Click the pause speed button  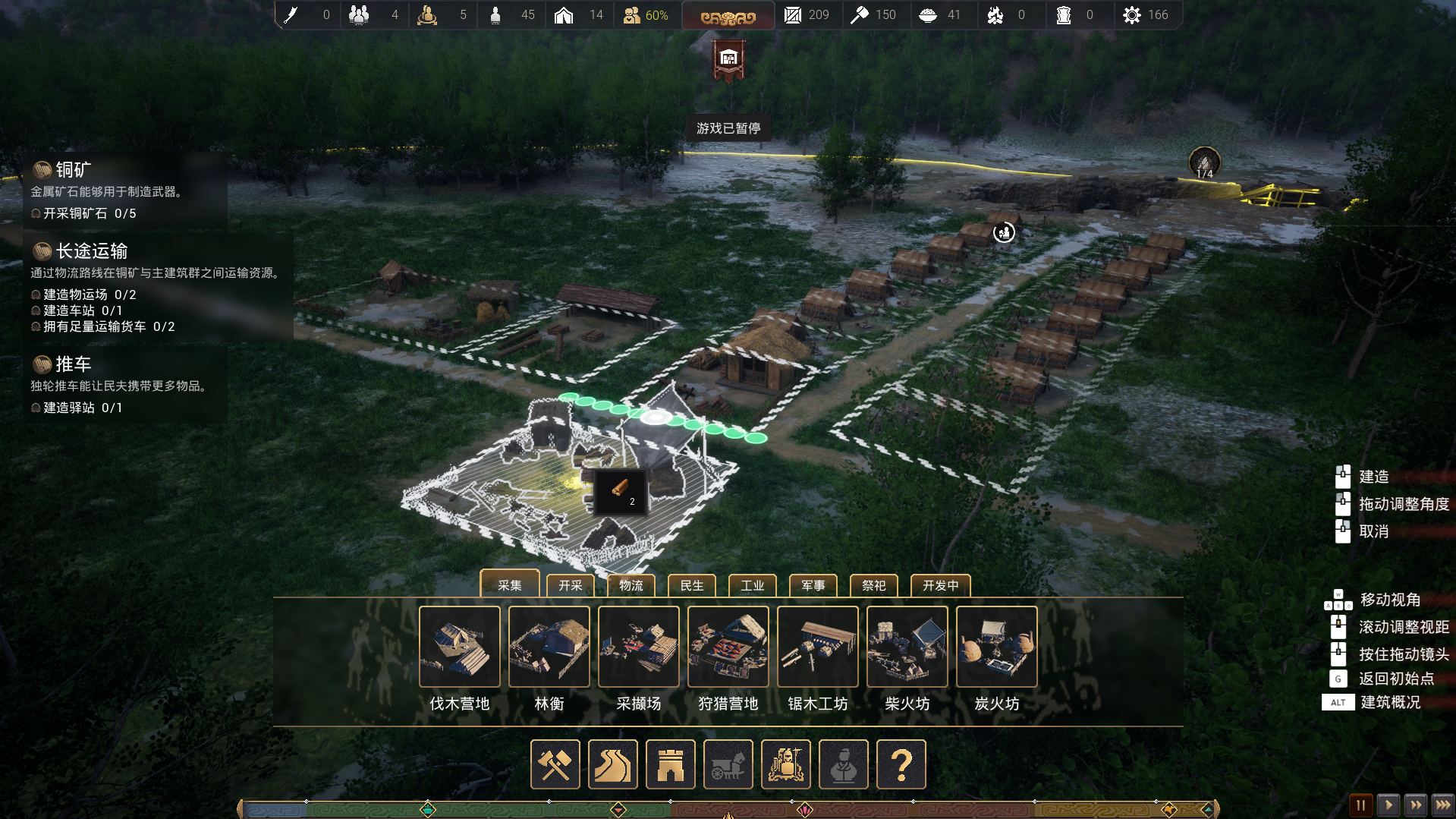[1360, 805]
